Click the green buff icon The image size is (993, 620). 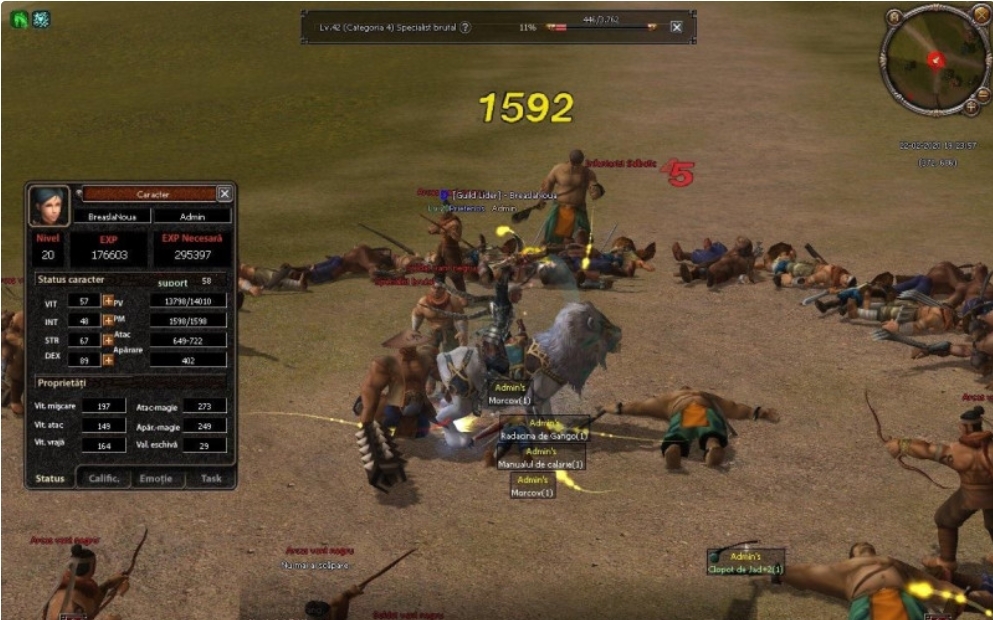(19, 19)
